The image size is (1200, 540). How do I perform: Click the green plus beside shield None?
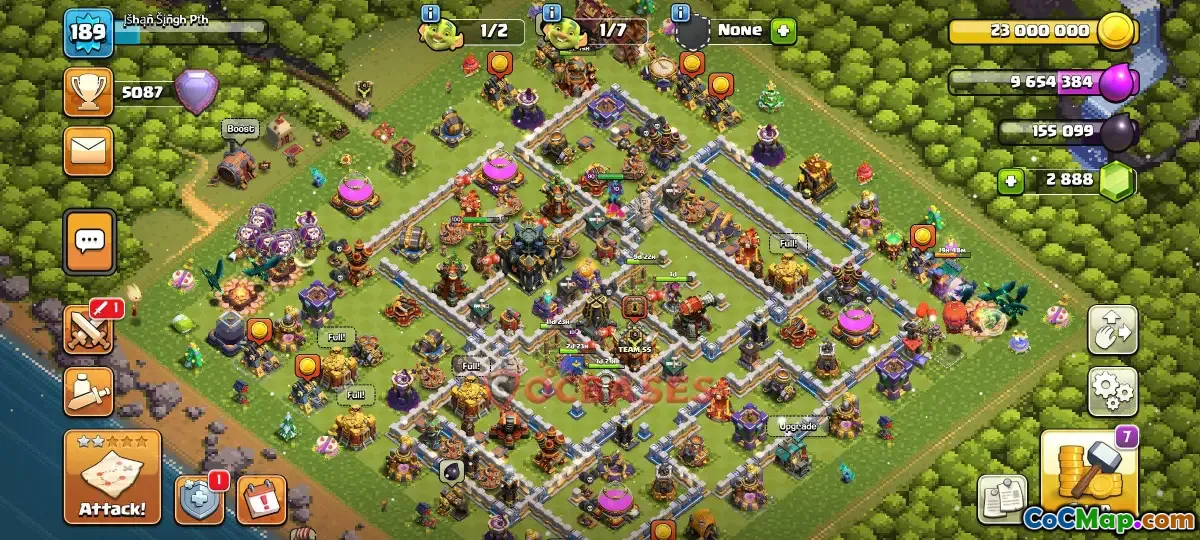point(783,31)
